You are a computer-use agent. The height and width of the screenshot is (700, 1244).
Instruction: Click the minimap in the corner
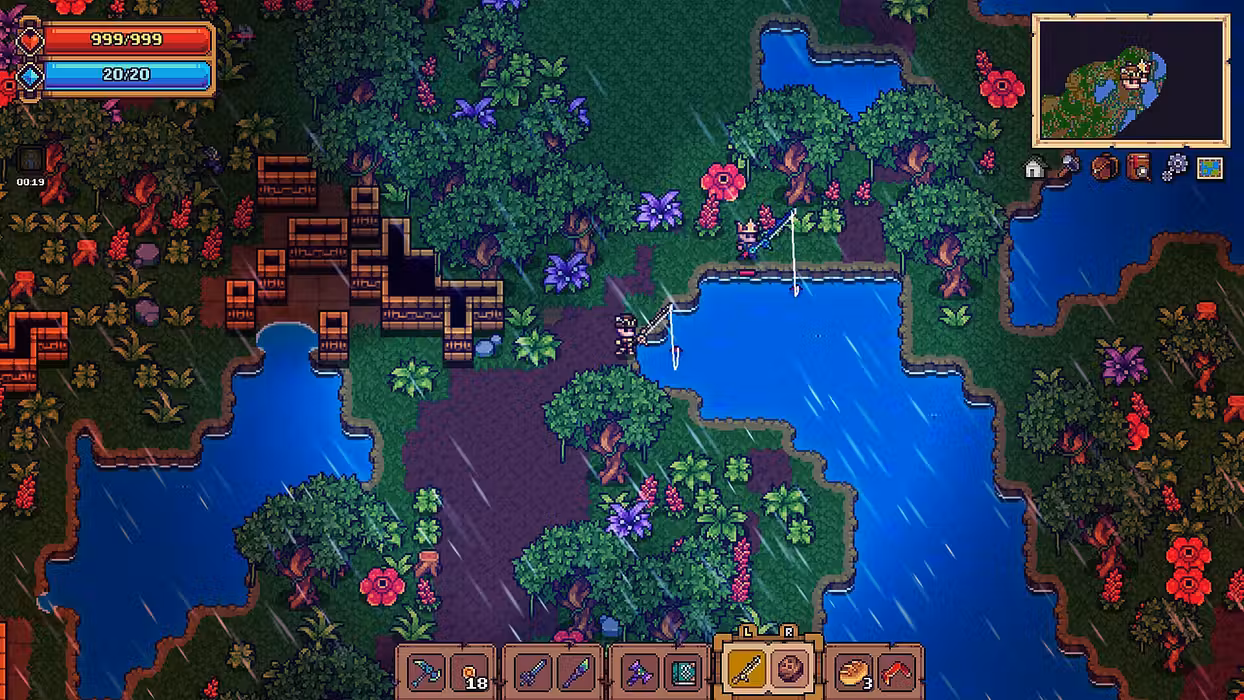pyautogui.click(x=1130, y=80)
